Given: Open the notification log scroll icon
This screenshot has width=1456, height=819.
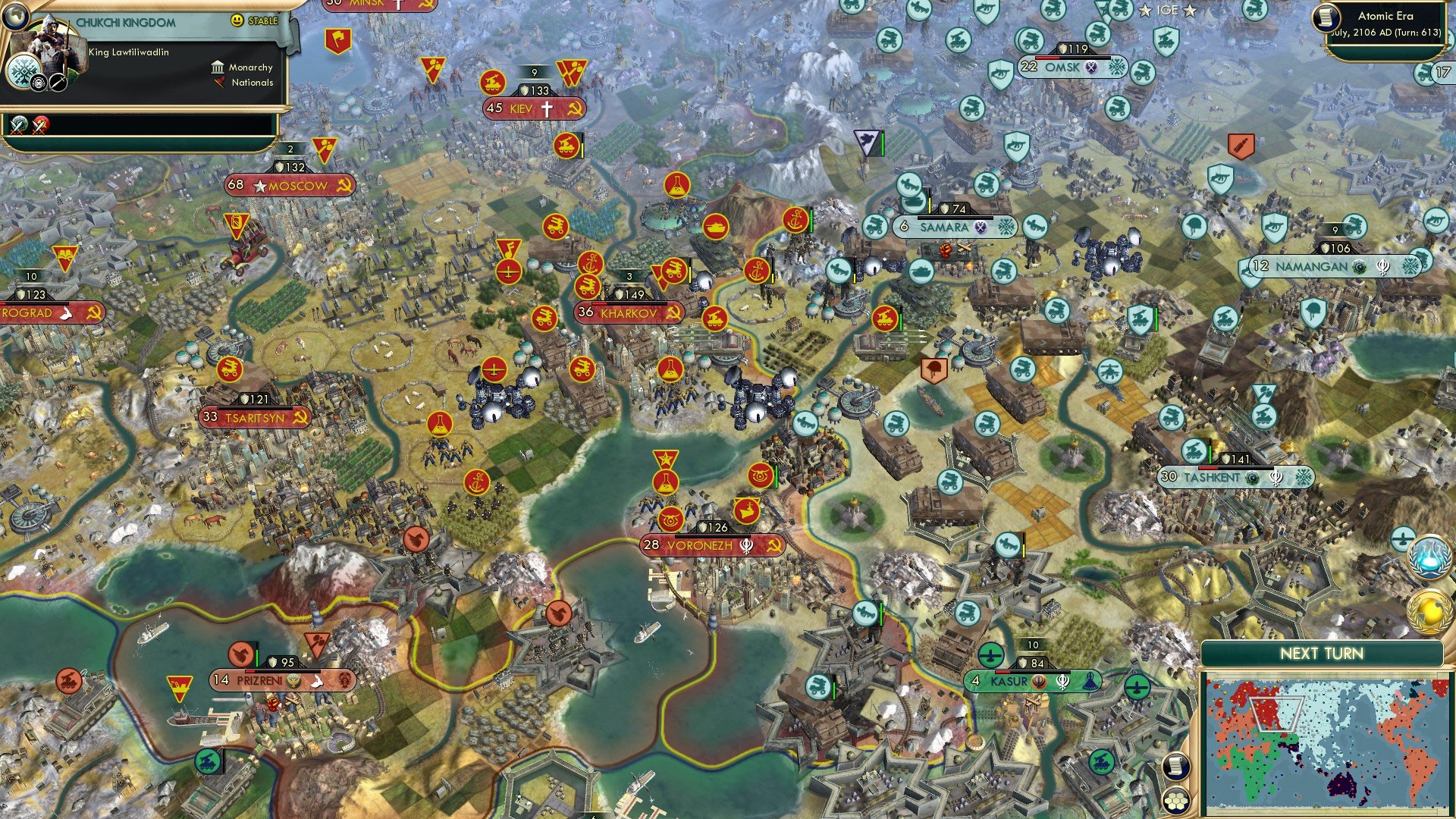Looking at the screenshot, I should coord(1175,767).
